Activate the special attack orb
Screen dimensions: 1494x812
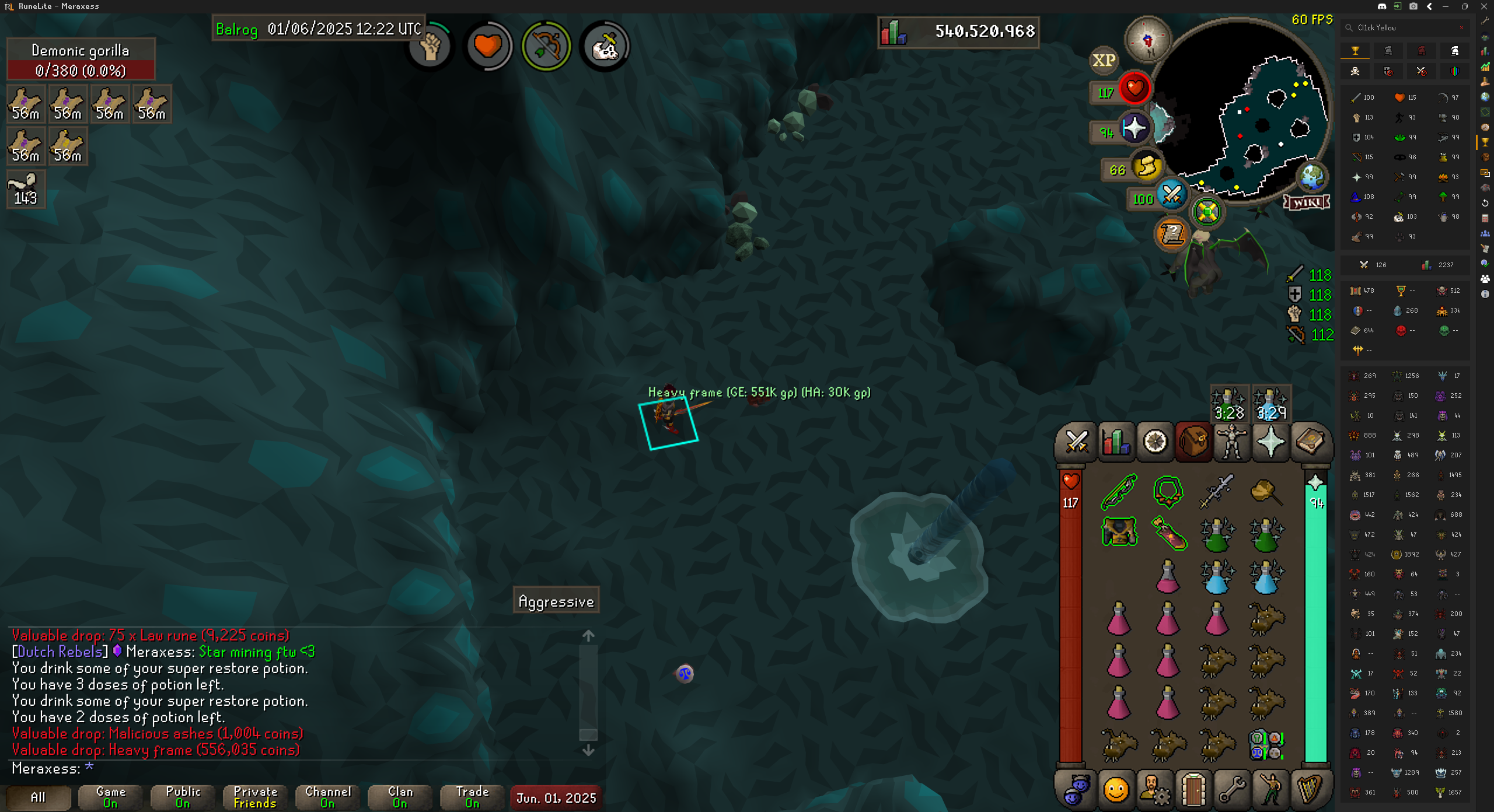(x=1171, y=196)
